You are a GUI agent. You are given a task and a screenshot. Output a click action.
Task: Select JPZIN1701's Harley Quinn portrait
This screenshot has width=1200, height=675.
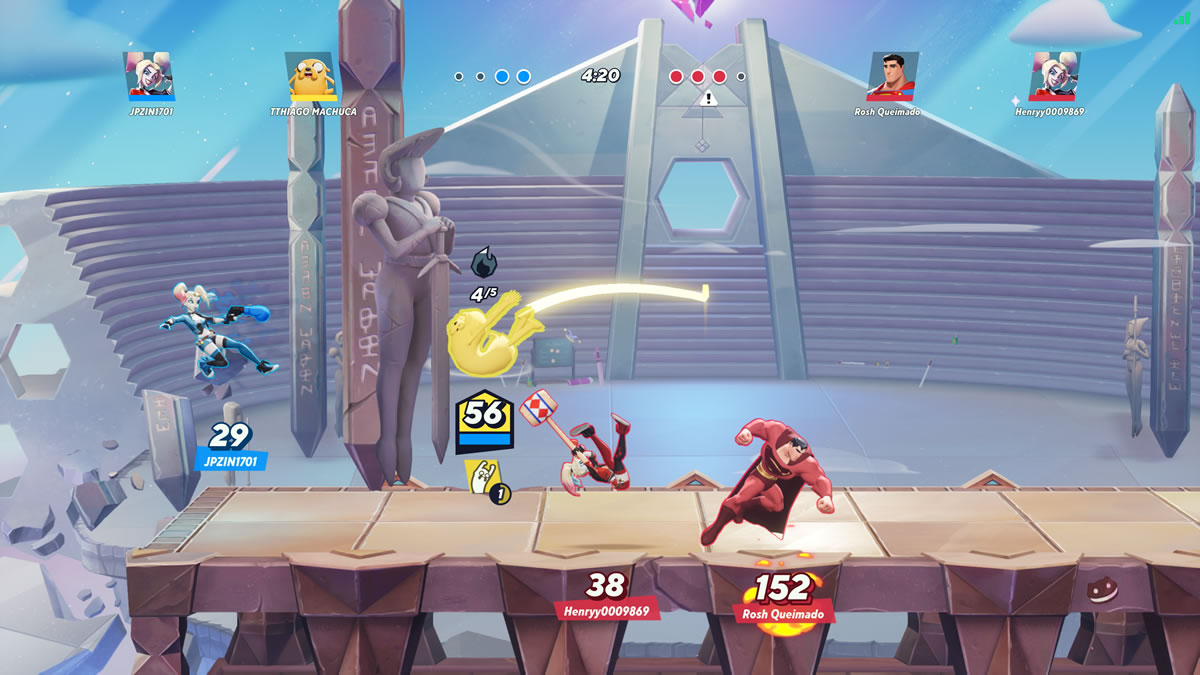click(149, 76)
